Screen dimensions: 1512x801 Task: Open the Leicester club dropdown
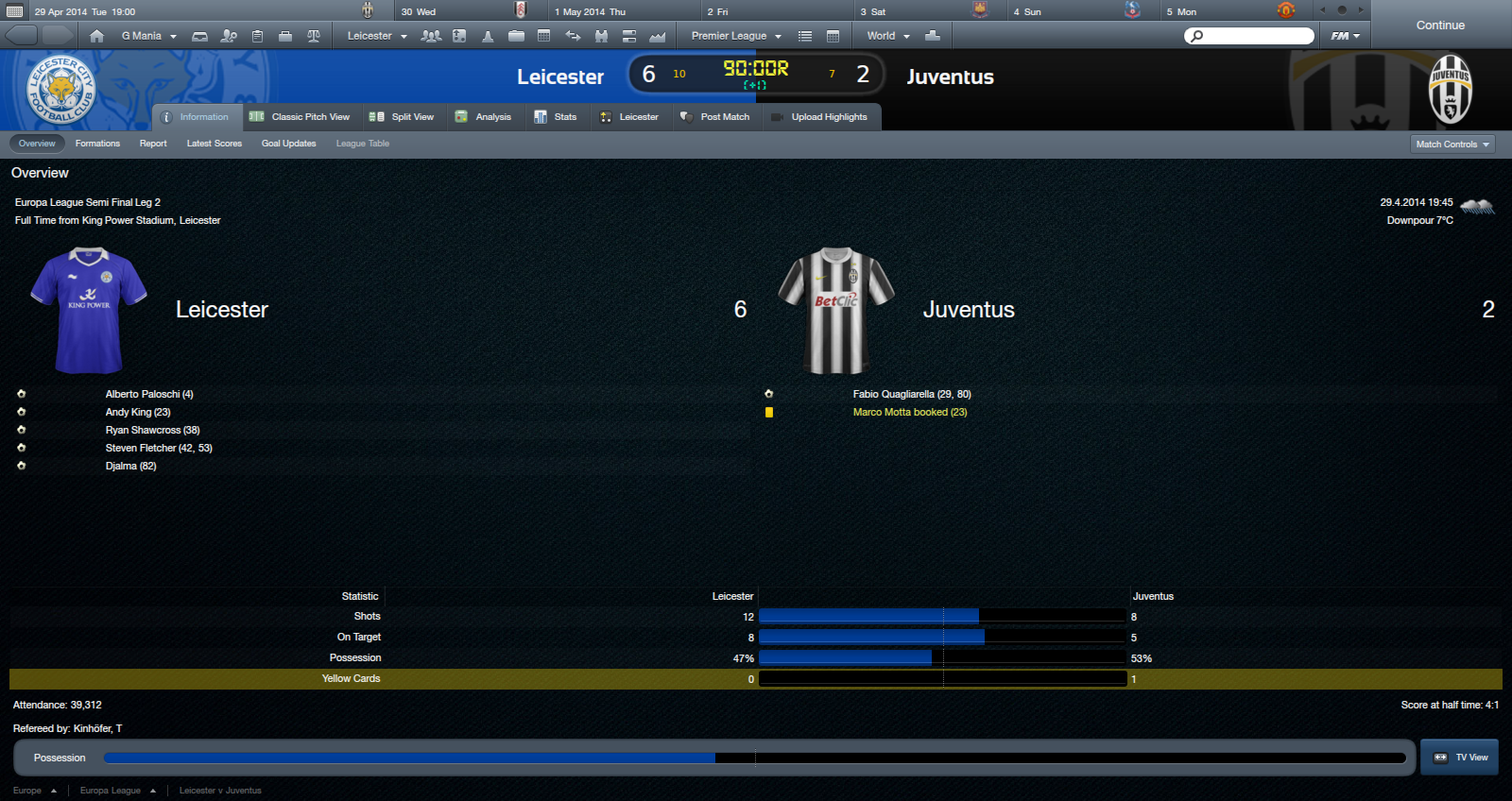376,36
